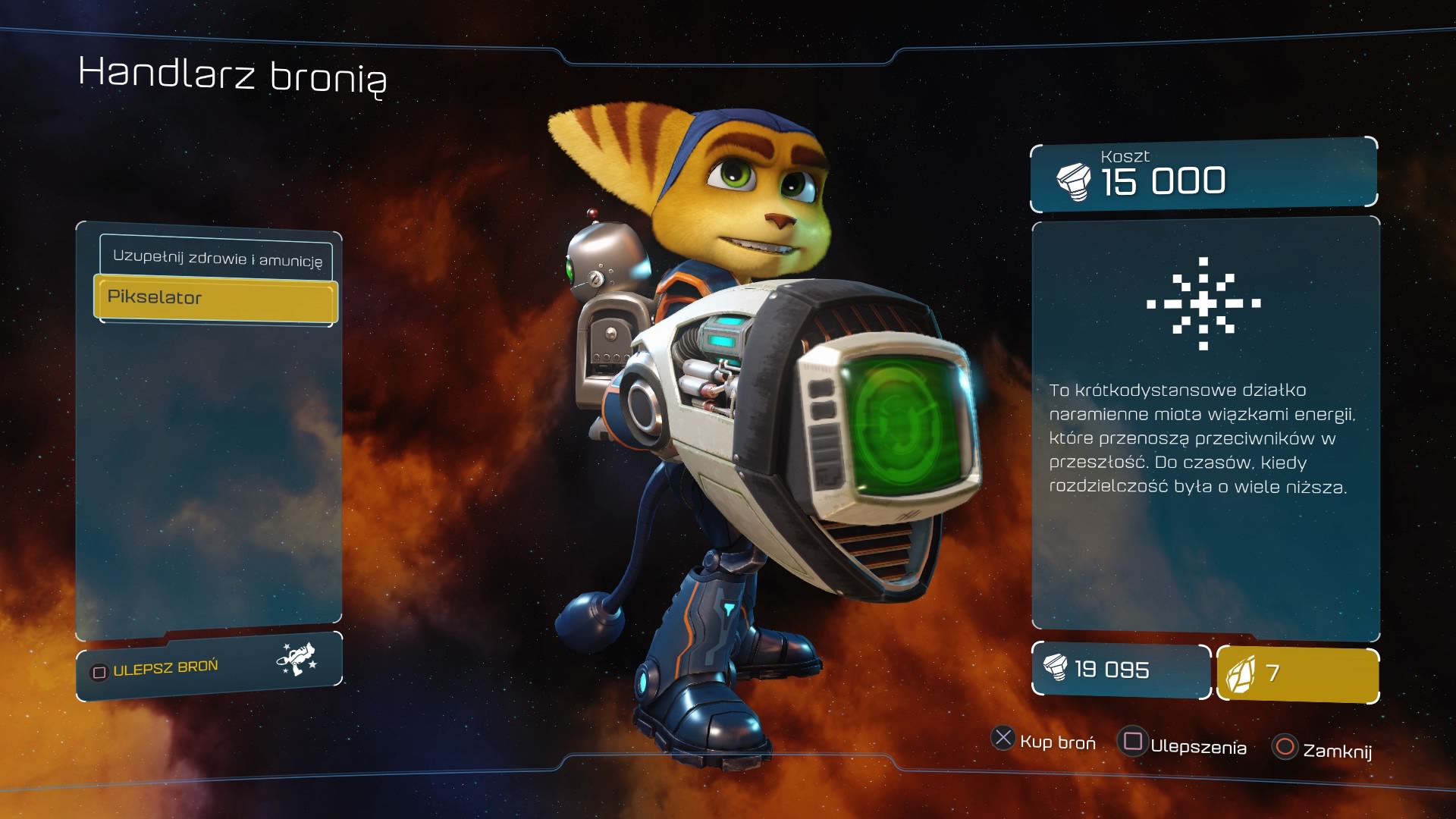Open Ulepszenia upgrades screen

(1183, 744)
